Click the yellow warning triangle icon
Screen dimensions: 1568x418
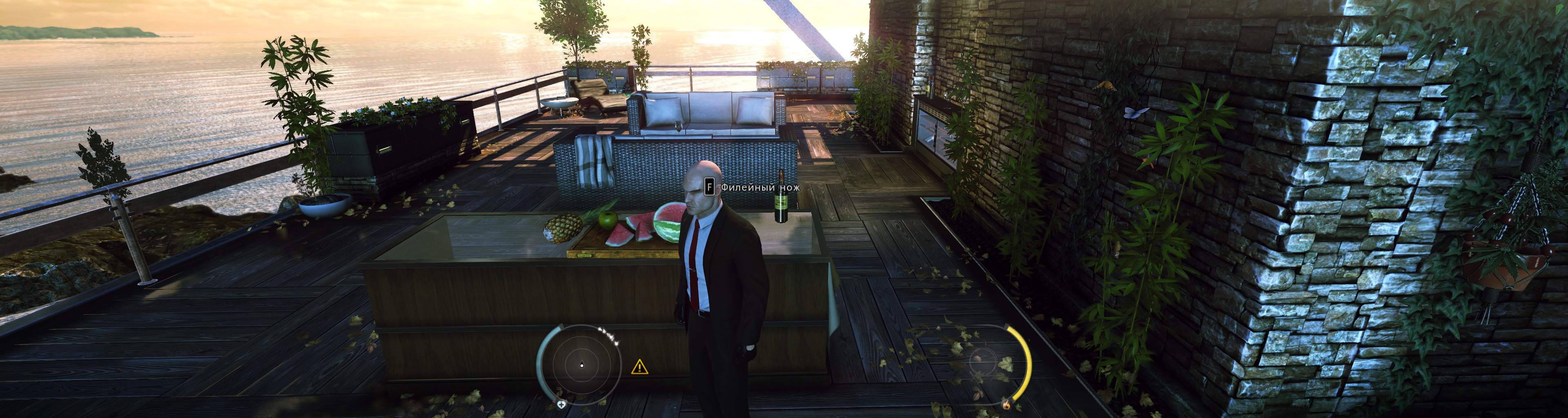[x=639, y=367]
